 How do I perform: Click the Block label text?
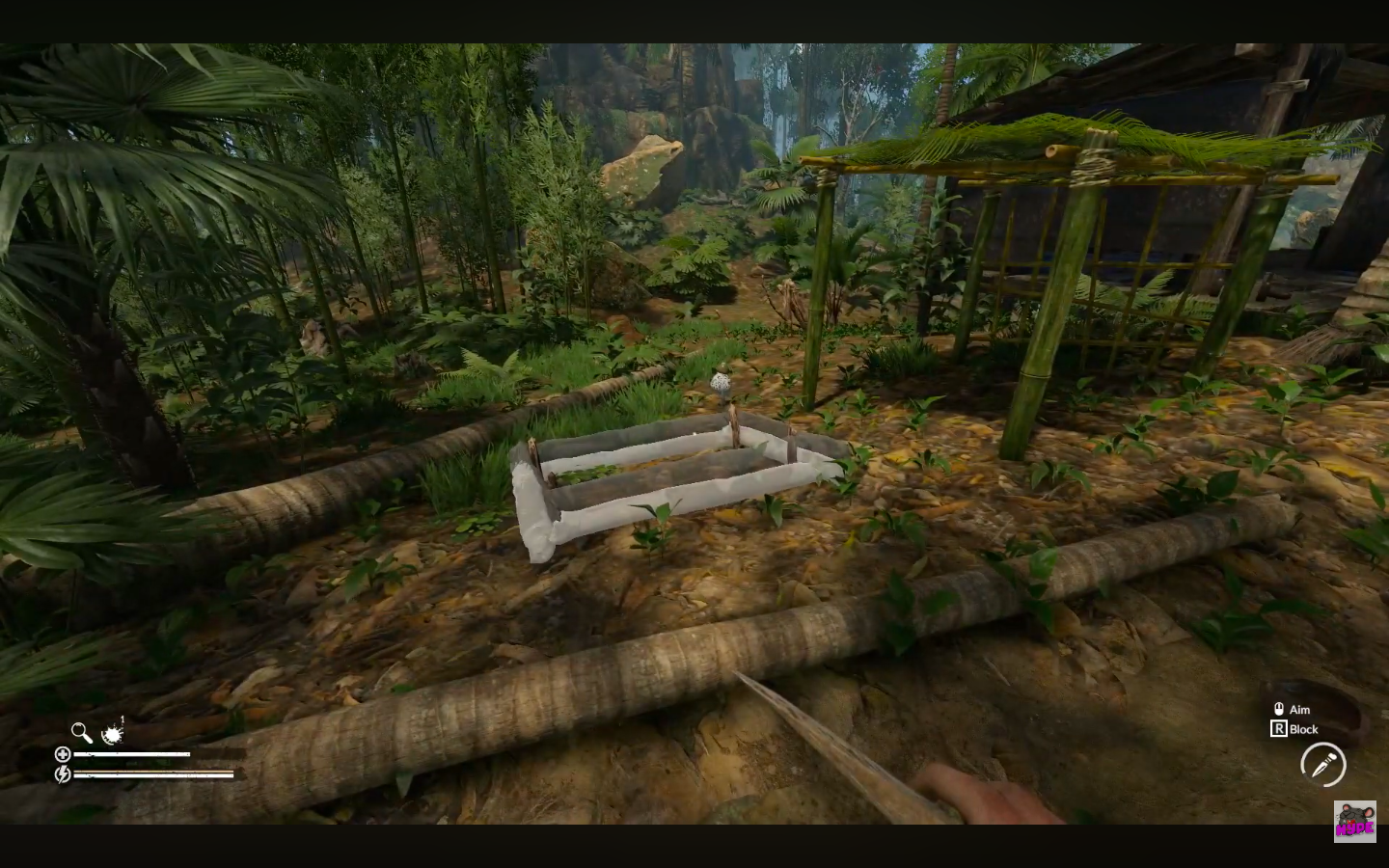tap(1304, 730)
